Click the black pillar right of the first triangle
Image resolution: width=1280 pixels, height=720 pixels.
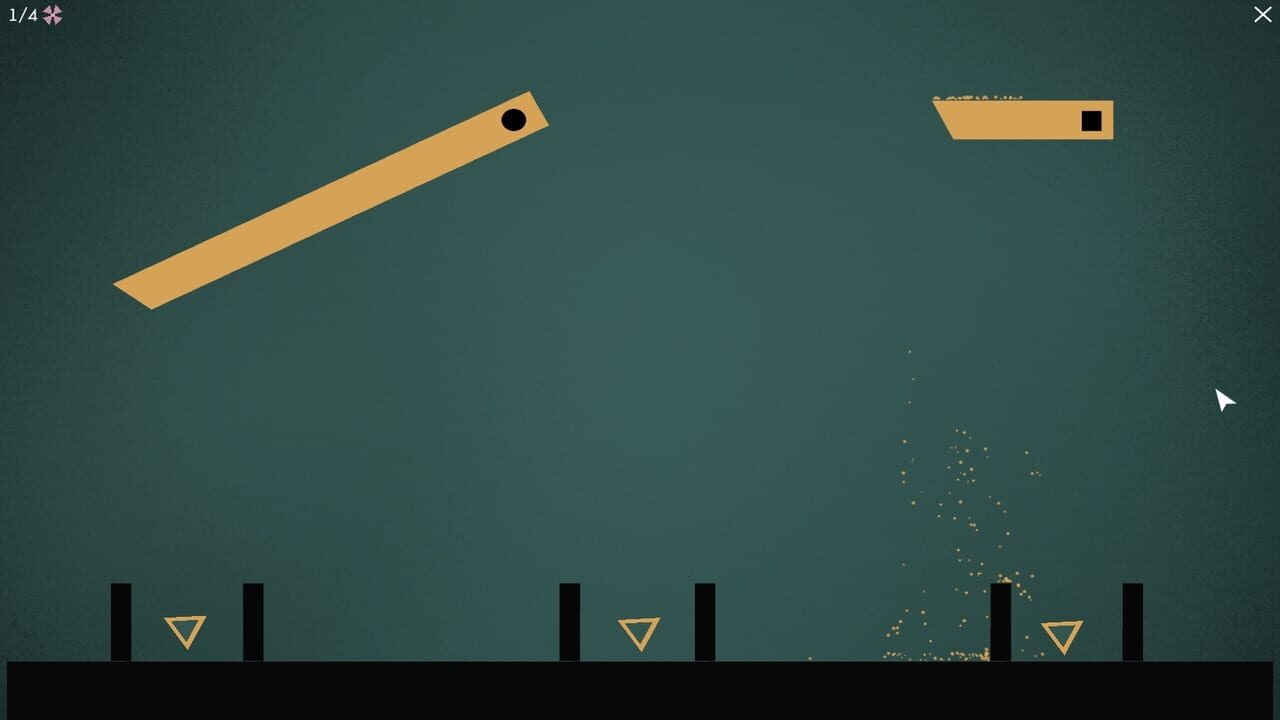(x=253, y=622)
